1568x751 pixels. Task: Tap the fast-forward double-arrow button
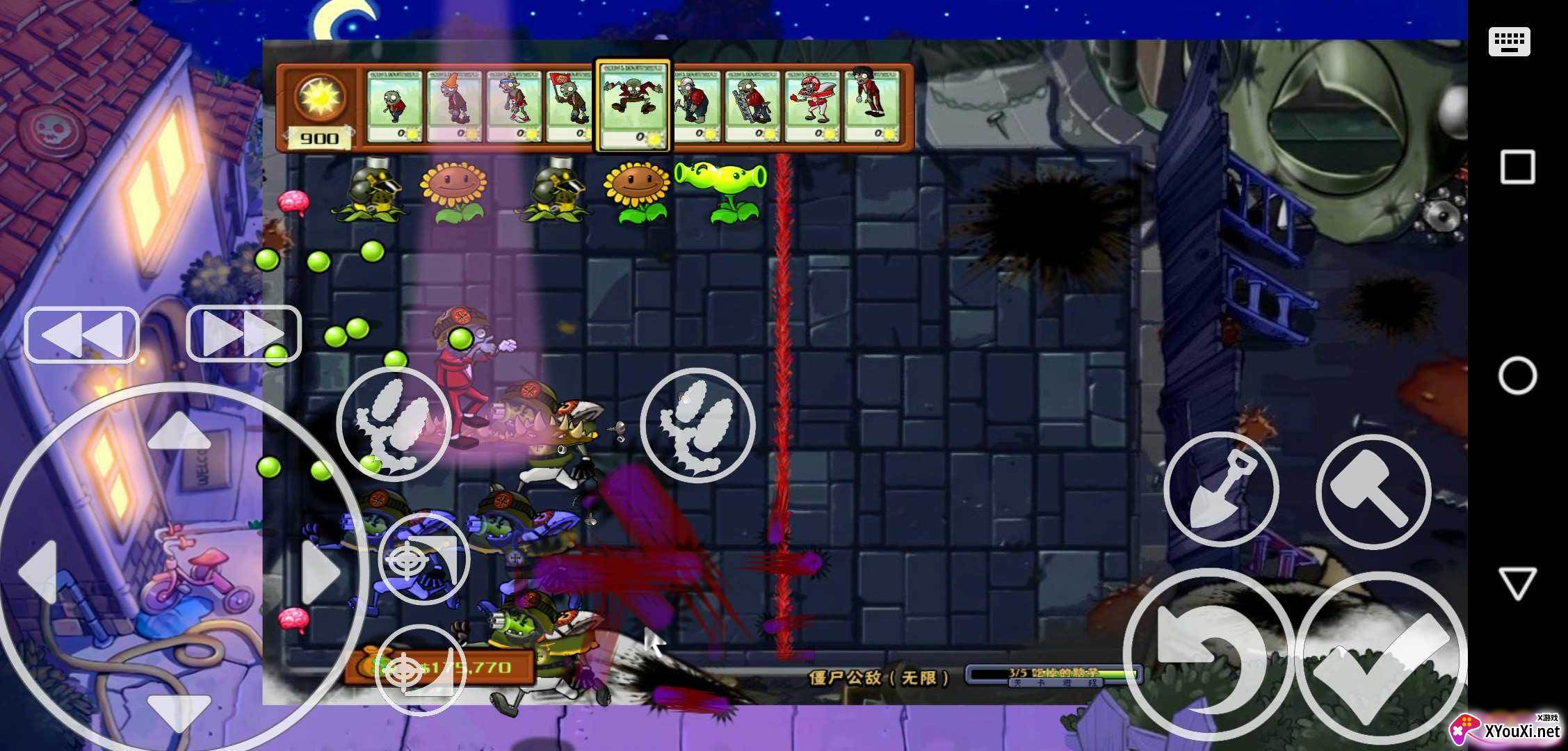pyautogui.click(x=243, y=334)
